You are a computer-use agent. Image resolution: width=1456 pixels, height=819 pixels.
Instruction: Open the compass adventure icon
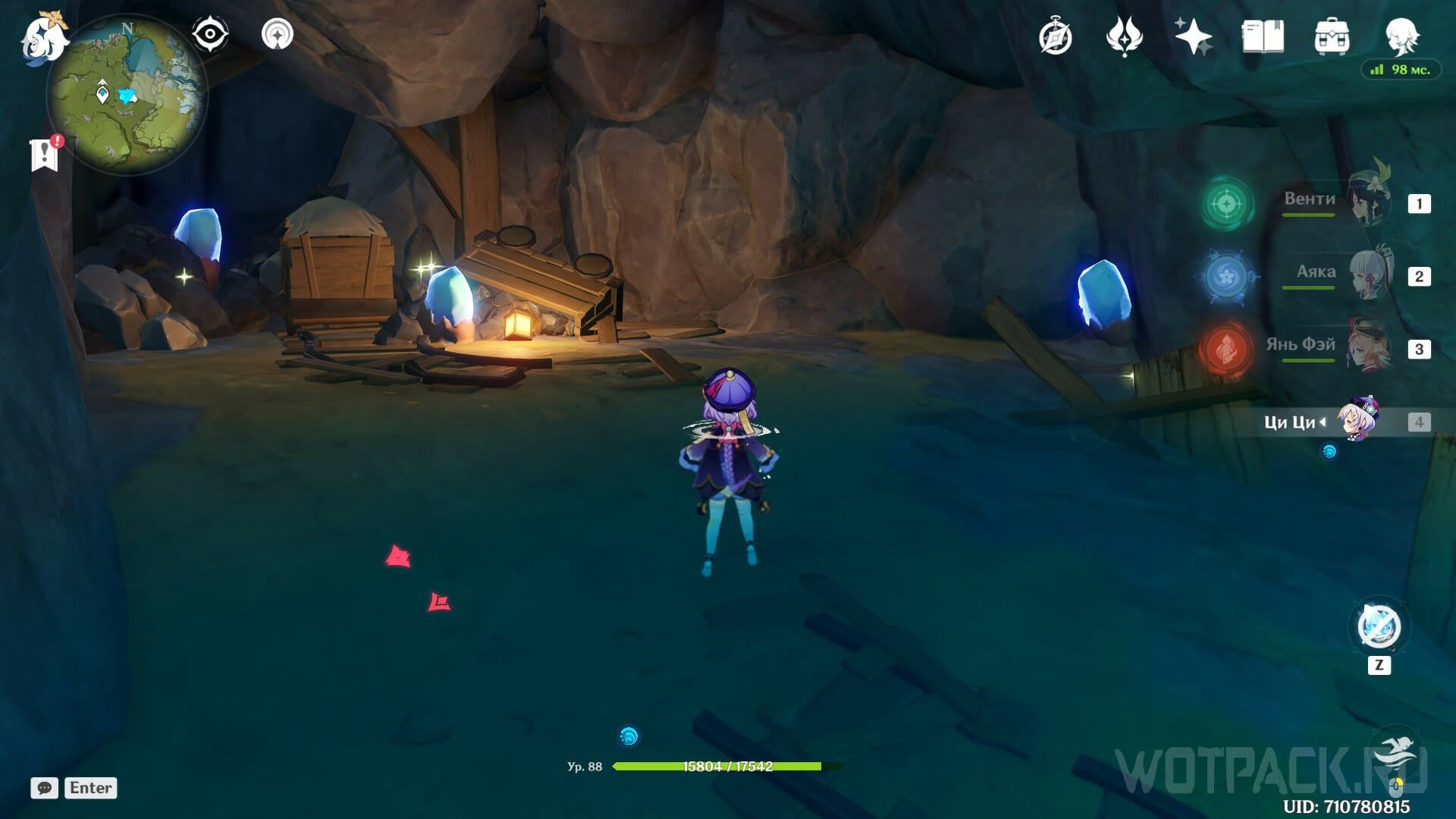(1055, 37)
